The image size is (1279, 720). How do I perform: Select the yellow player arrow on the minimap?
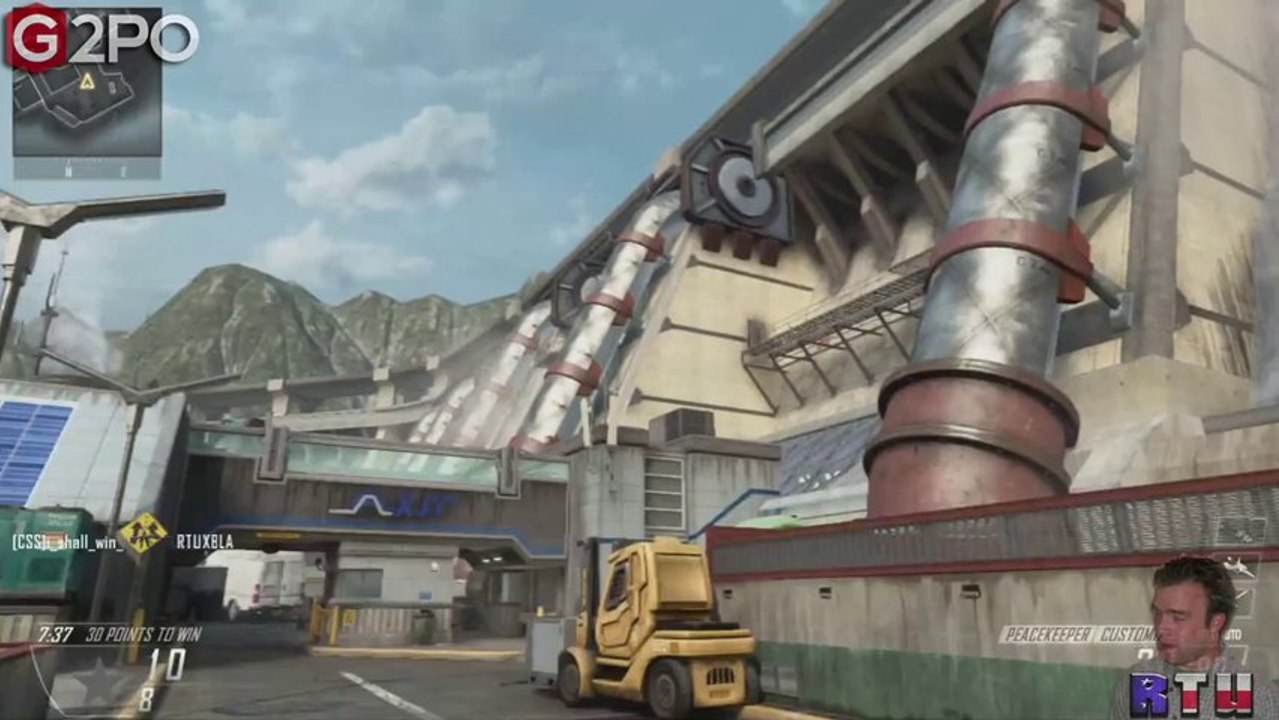coord(87,81)
